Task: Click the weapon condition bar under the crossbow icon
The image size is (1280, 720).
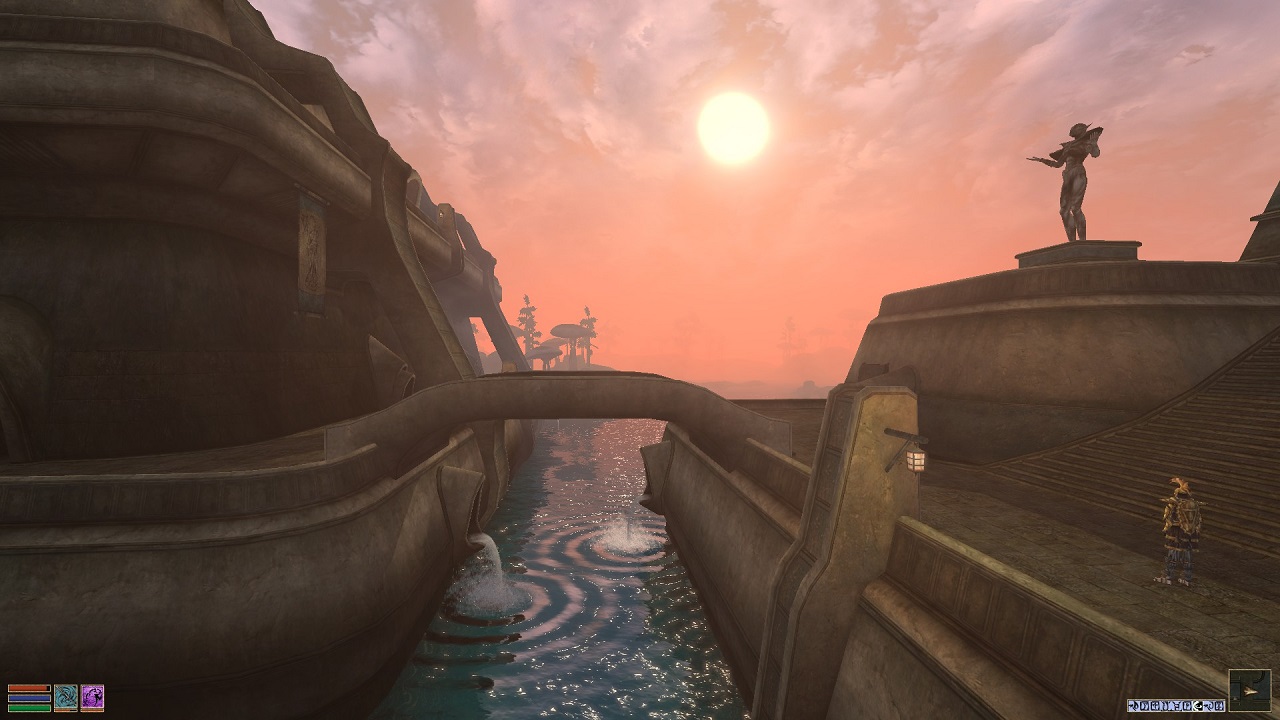Action: click(66, 711)
